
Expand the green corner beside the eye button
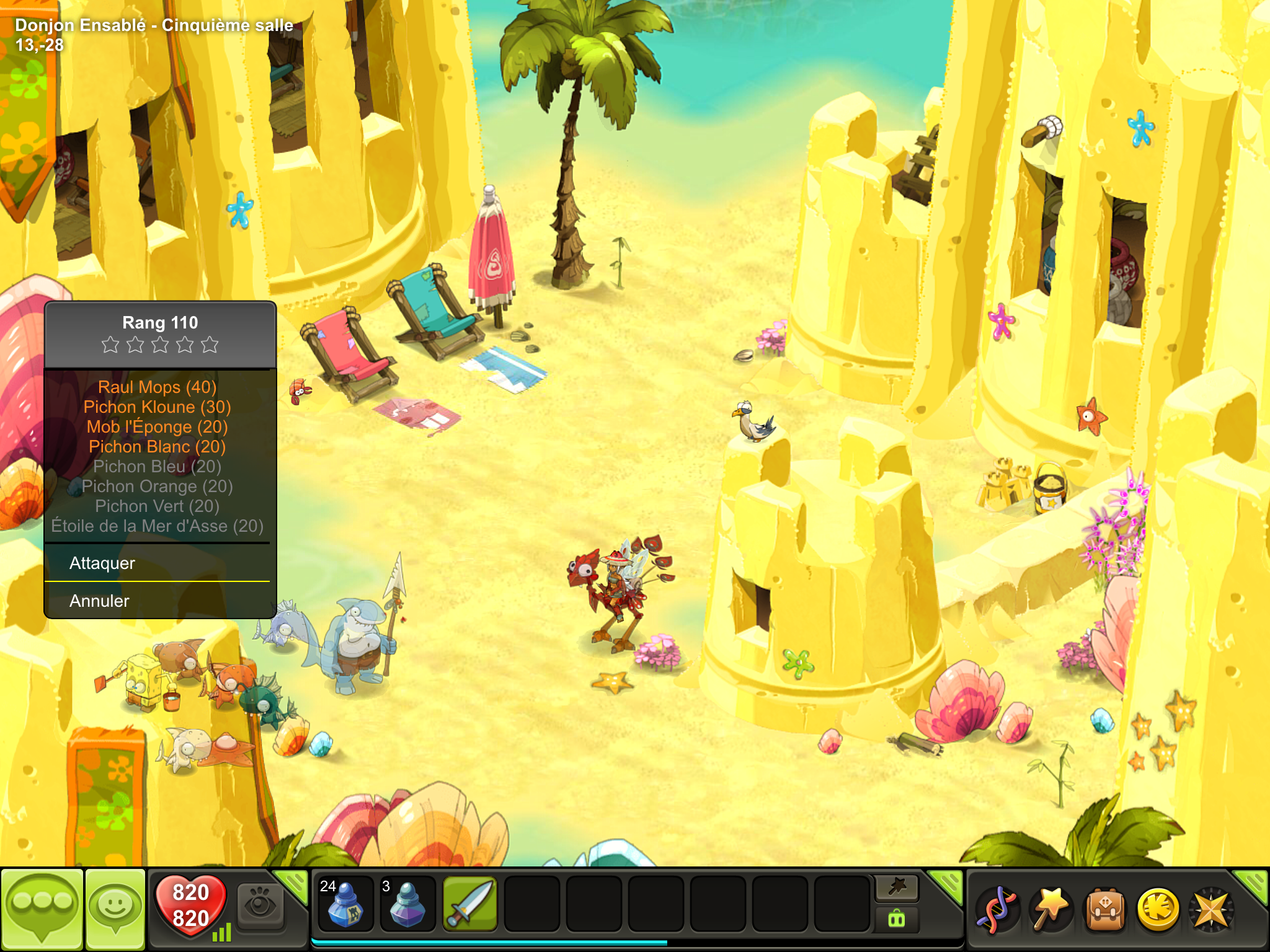tap(293, 884)
